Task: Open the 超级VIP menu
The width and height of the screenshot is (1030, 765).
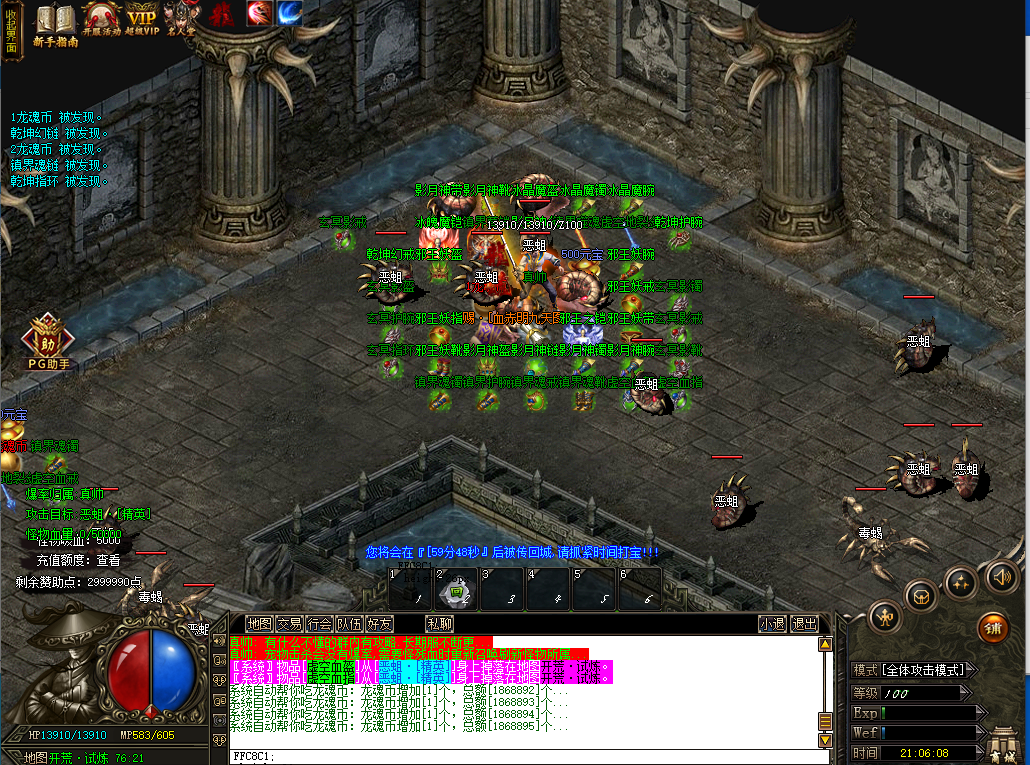Action: point(142,22)
